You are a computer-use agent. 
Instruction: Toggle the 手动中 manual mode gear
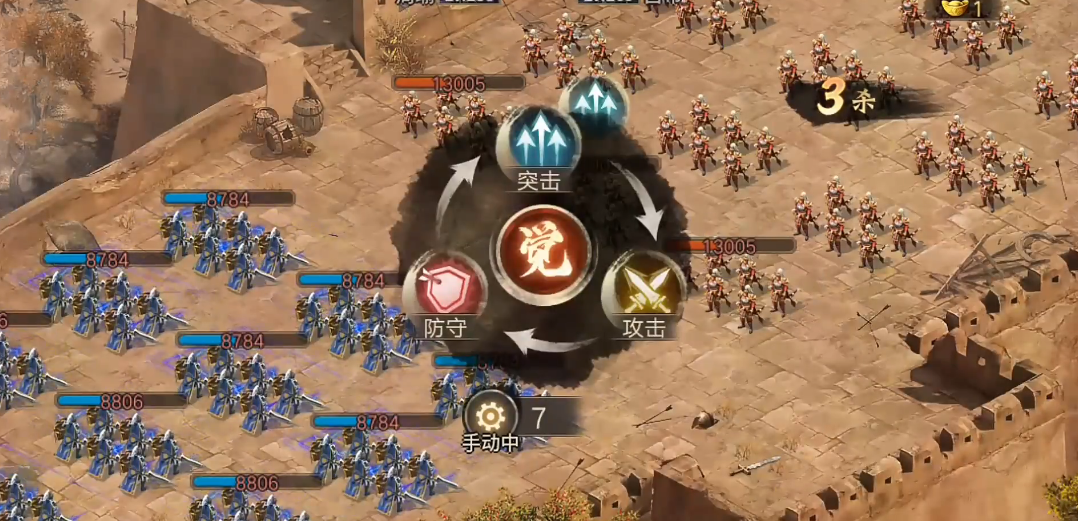pyautogui.click(x=490, y=416)
